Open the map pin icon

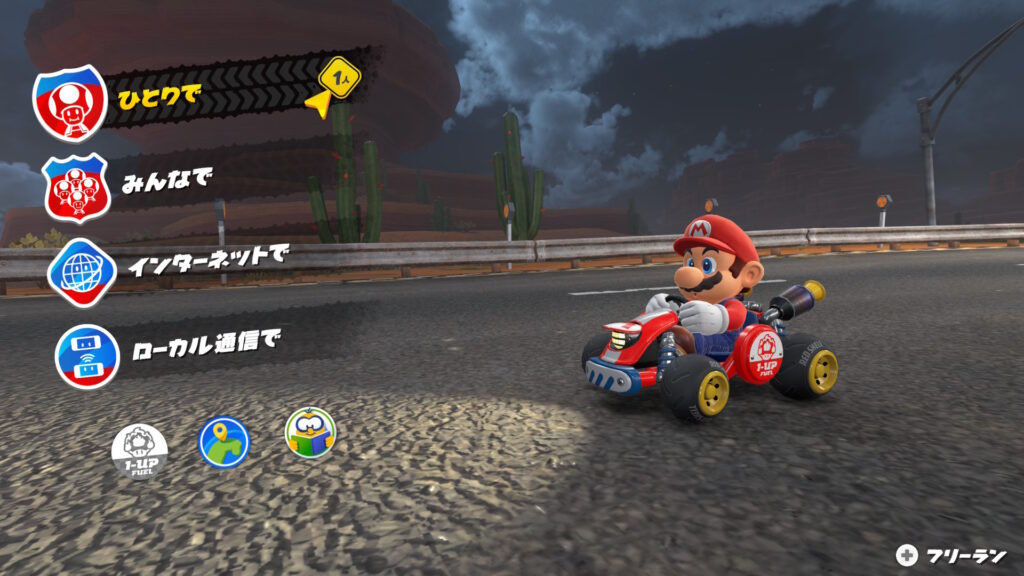click(x=224, y=441)
